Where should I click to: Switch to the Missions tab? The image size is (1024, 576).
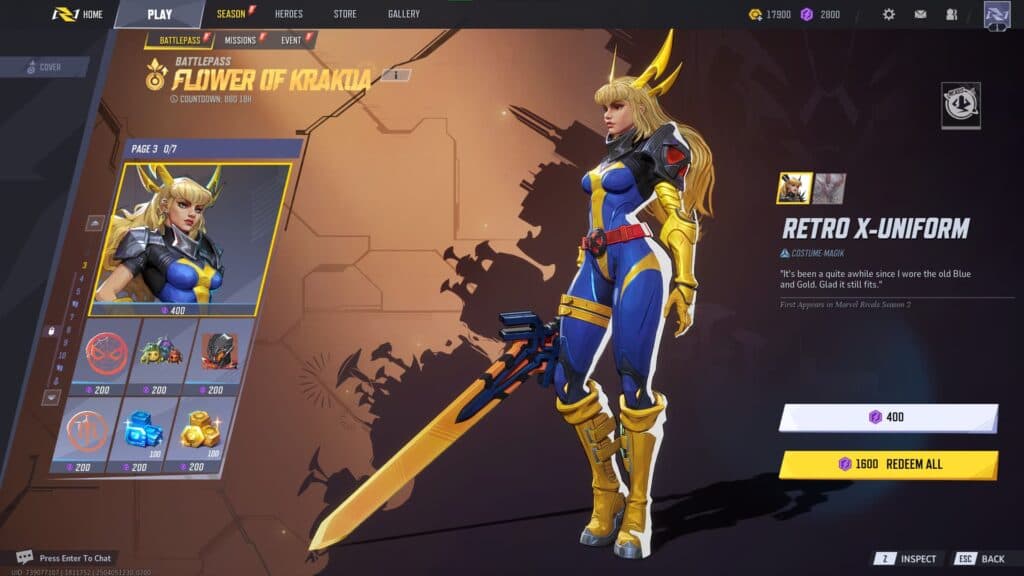pos(240,40)
